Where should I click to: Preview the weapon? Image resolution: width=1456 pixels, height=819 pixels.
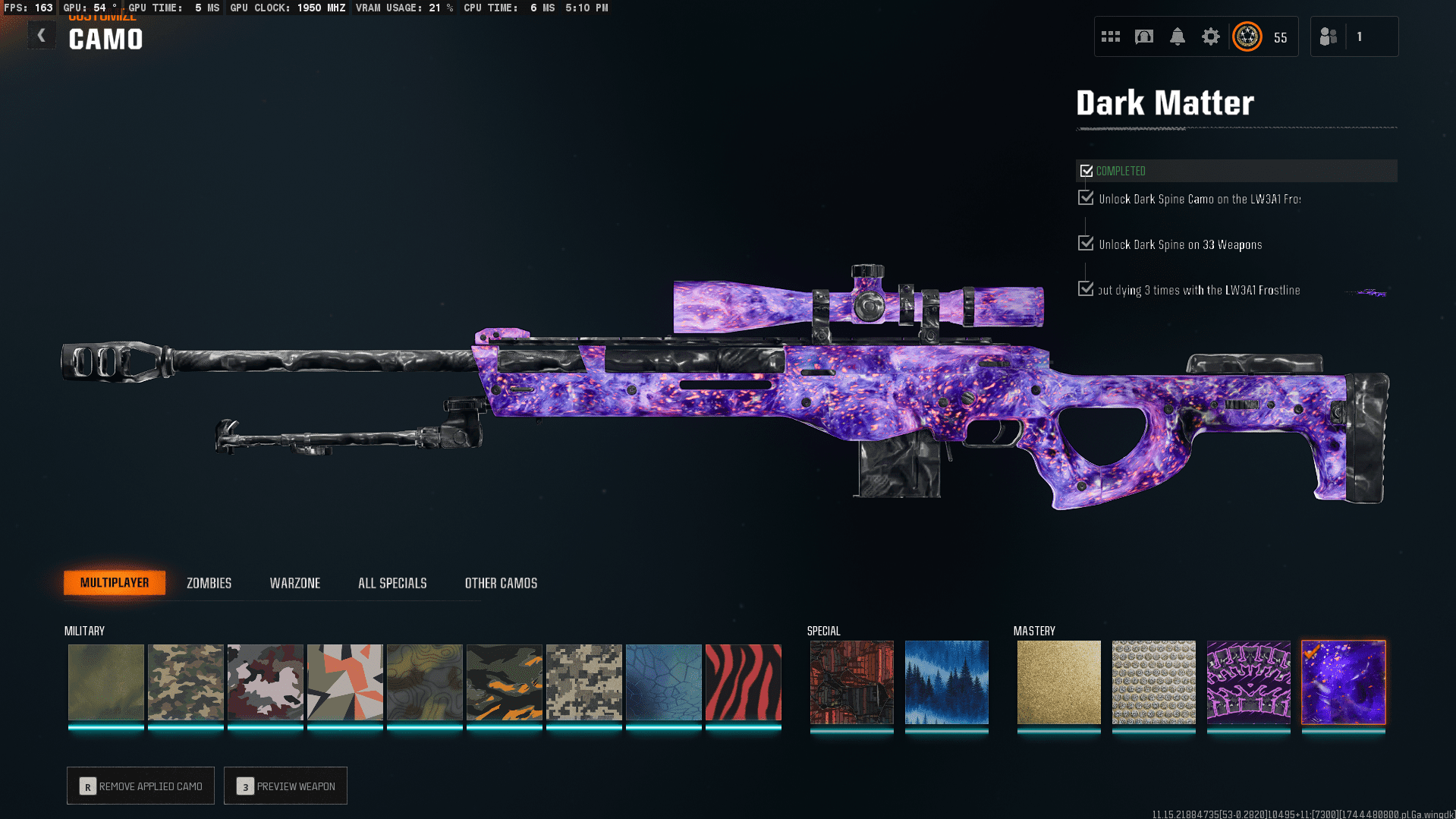click(x=285, y=786)
